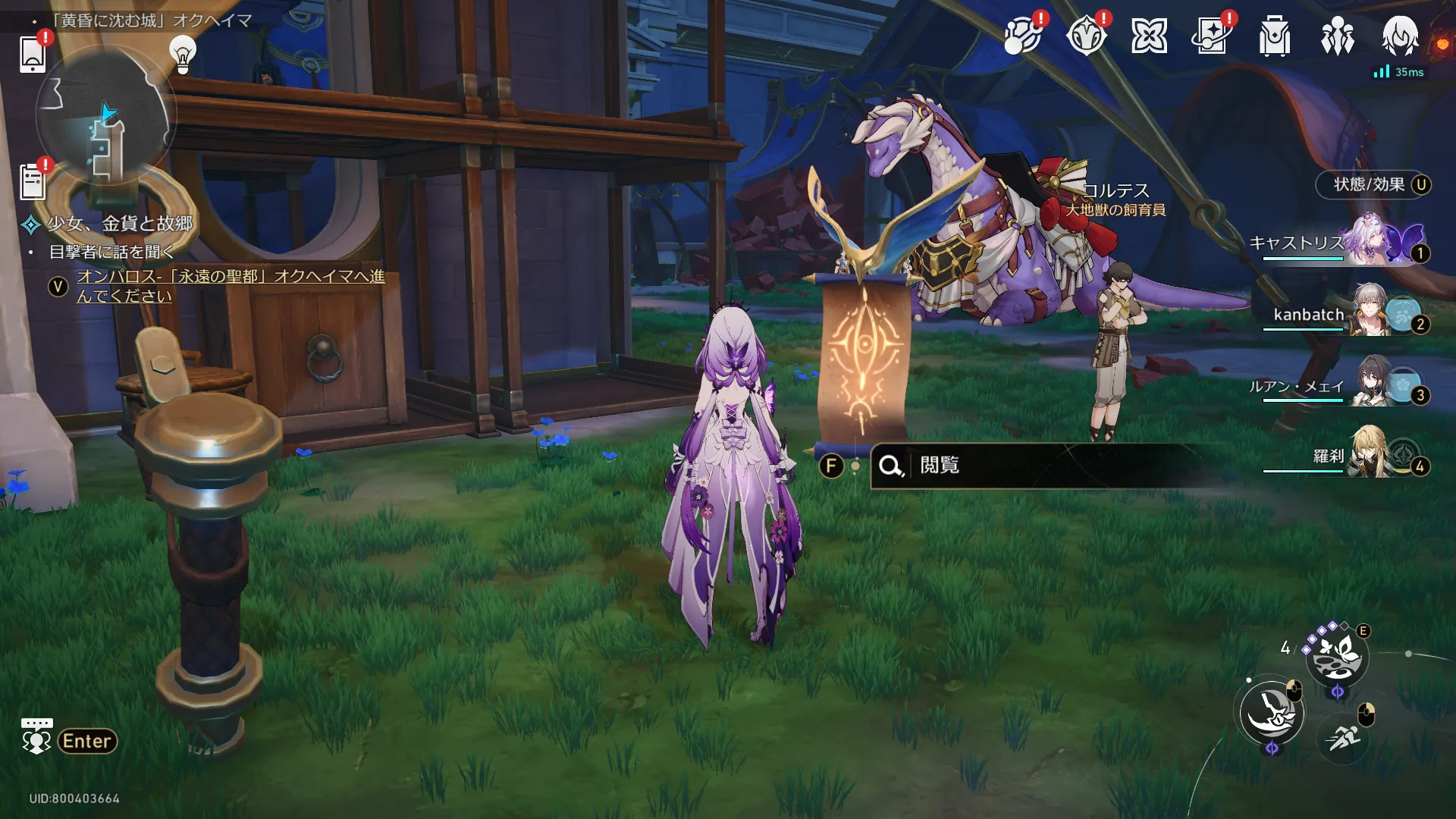Open the mission log clipboard icon

point(33,182)
